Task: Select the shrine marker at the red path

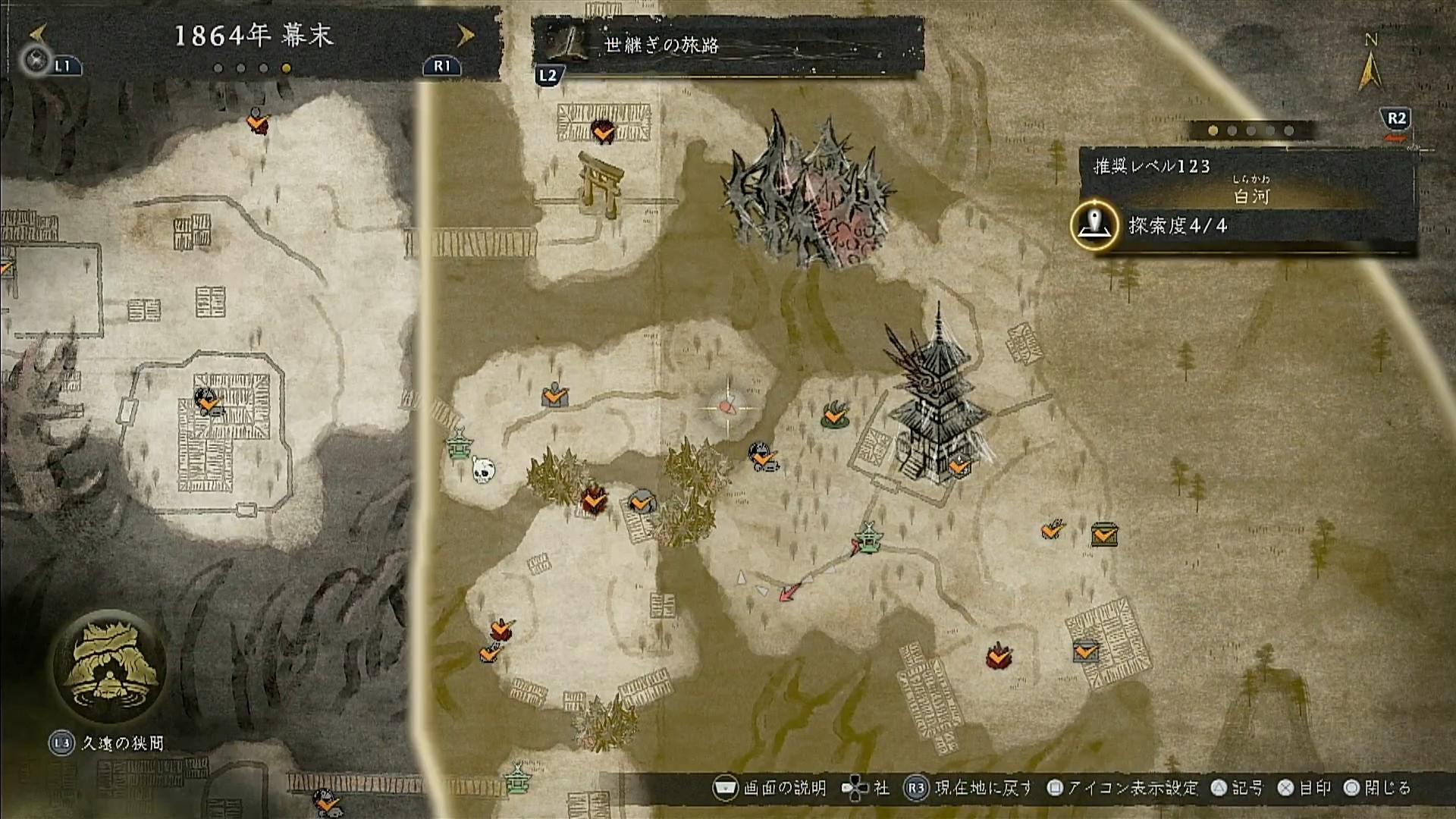Action: [x=868, y=538]
